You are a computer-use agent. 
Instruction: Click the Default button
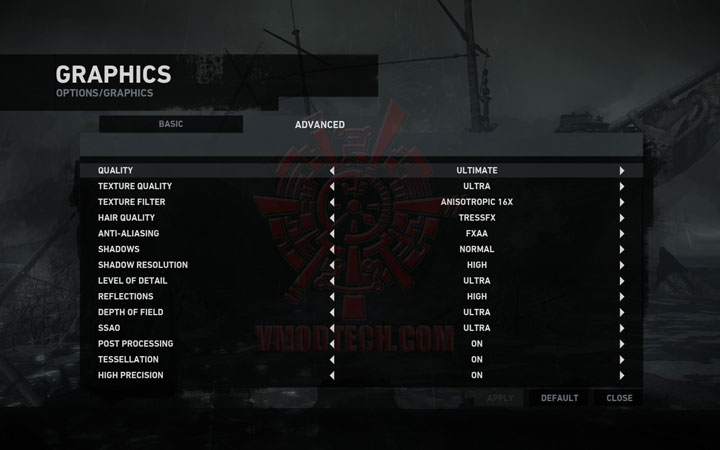(559, 398)
